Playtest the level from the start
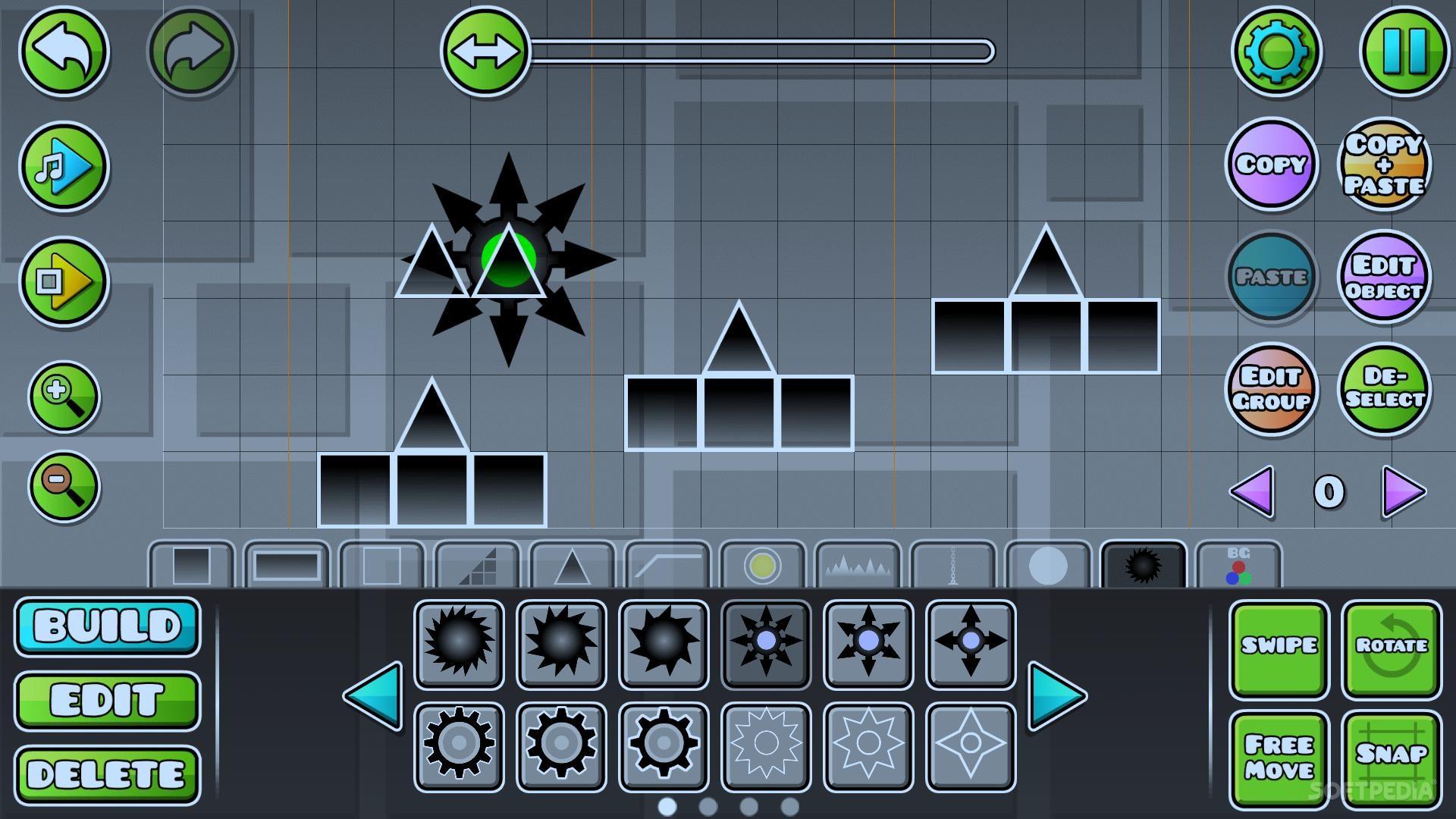1456x819 pixels. [x=64, y=281]
